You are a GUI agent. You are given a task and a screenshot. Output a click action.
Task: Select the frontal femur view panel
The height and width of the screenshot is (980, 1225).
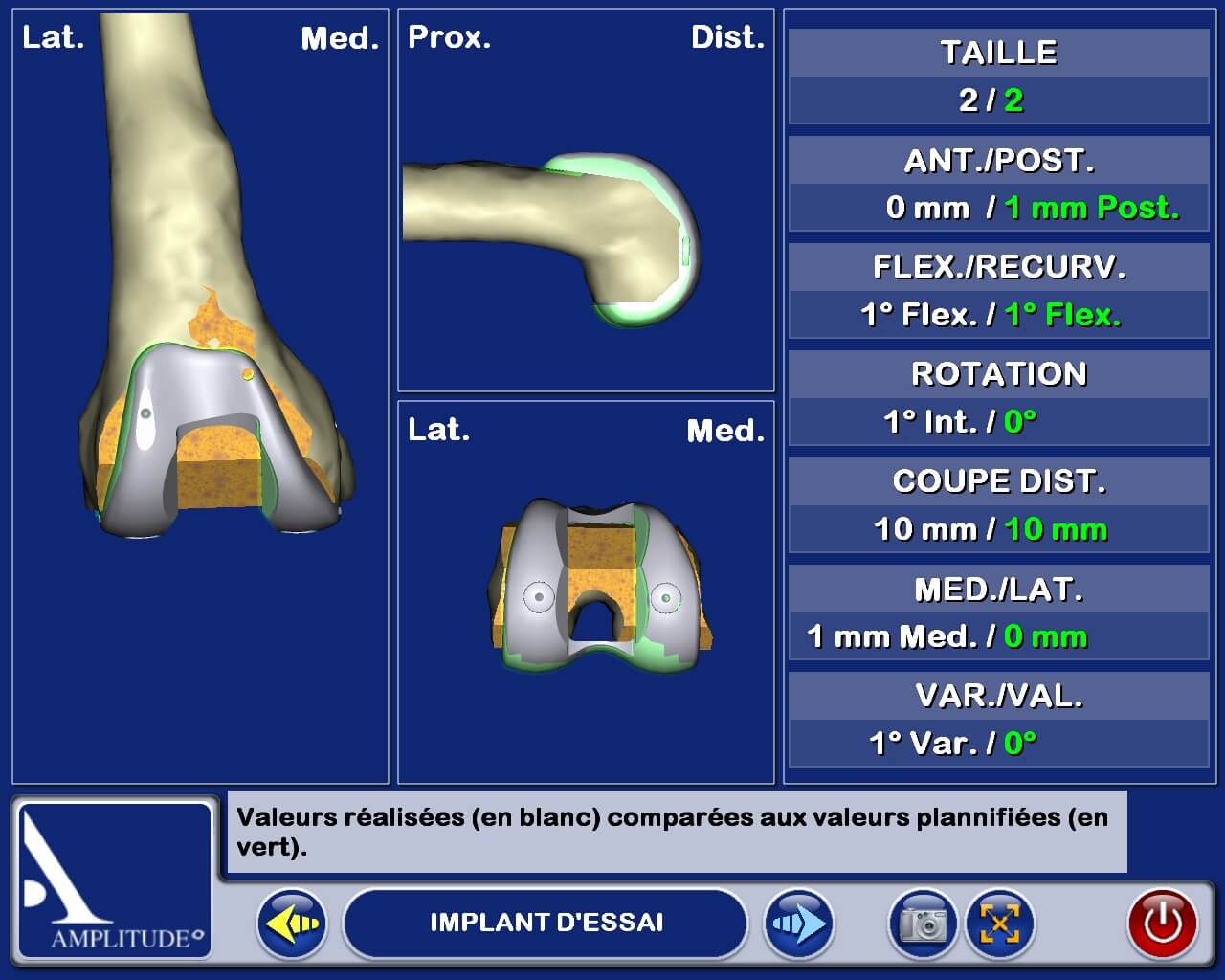200,396
